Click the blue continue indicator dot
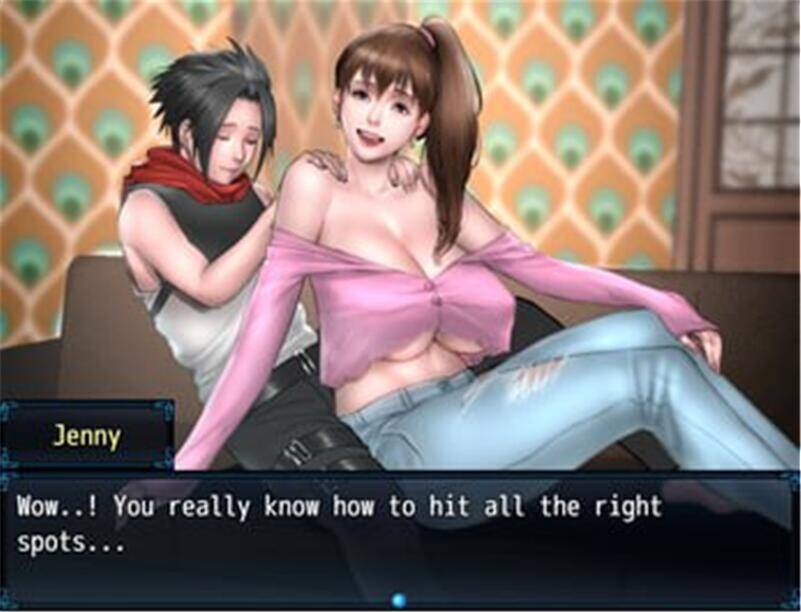Screen dimensions: 801x612 click(x=400, y=599)
